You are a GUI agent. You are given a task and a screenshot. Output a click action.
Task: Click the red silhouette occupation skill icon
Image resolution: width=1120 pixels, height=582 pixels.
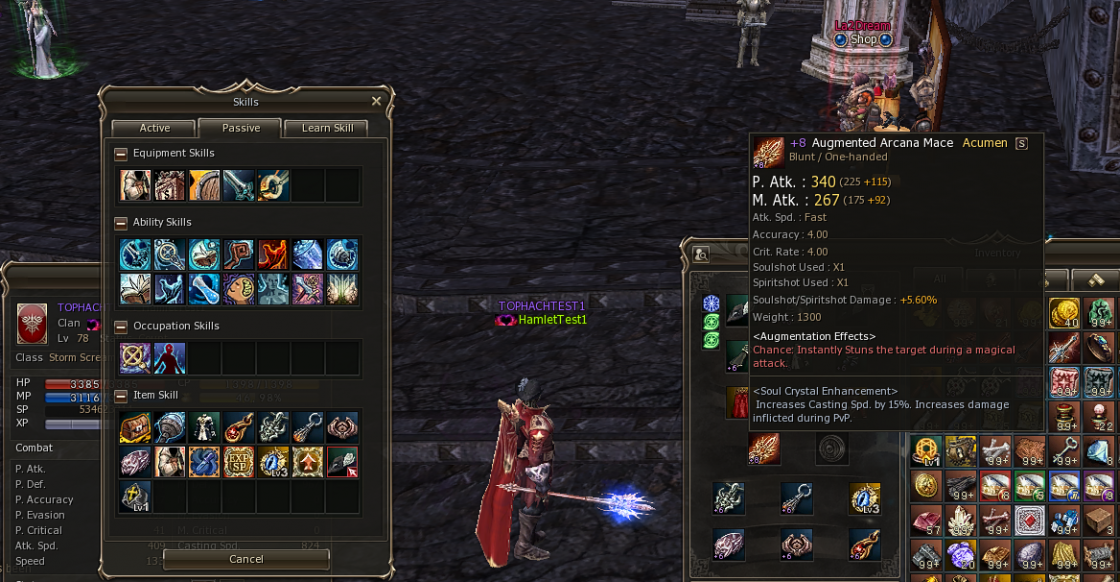point(169,358)
